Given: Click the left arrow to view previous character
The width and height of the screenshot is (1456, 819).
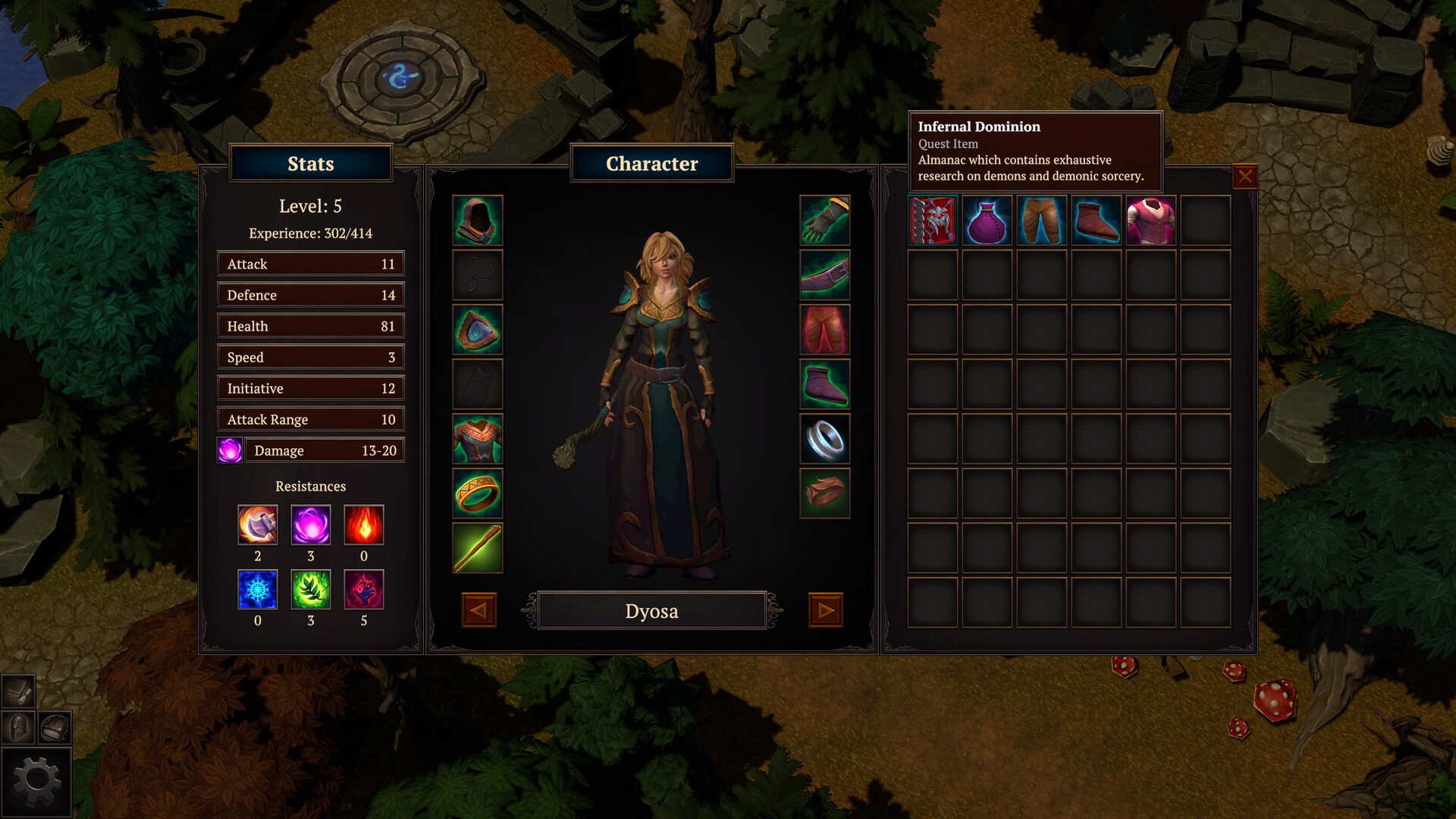Looking at the screenshot, I should (478, 609).
